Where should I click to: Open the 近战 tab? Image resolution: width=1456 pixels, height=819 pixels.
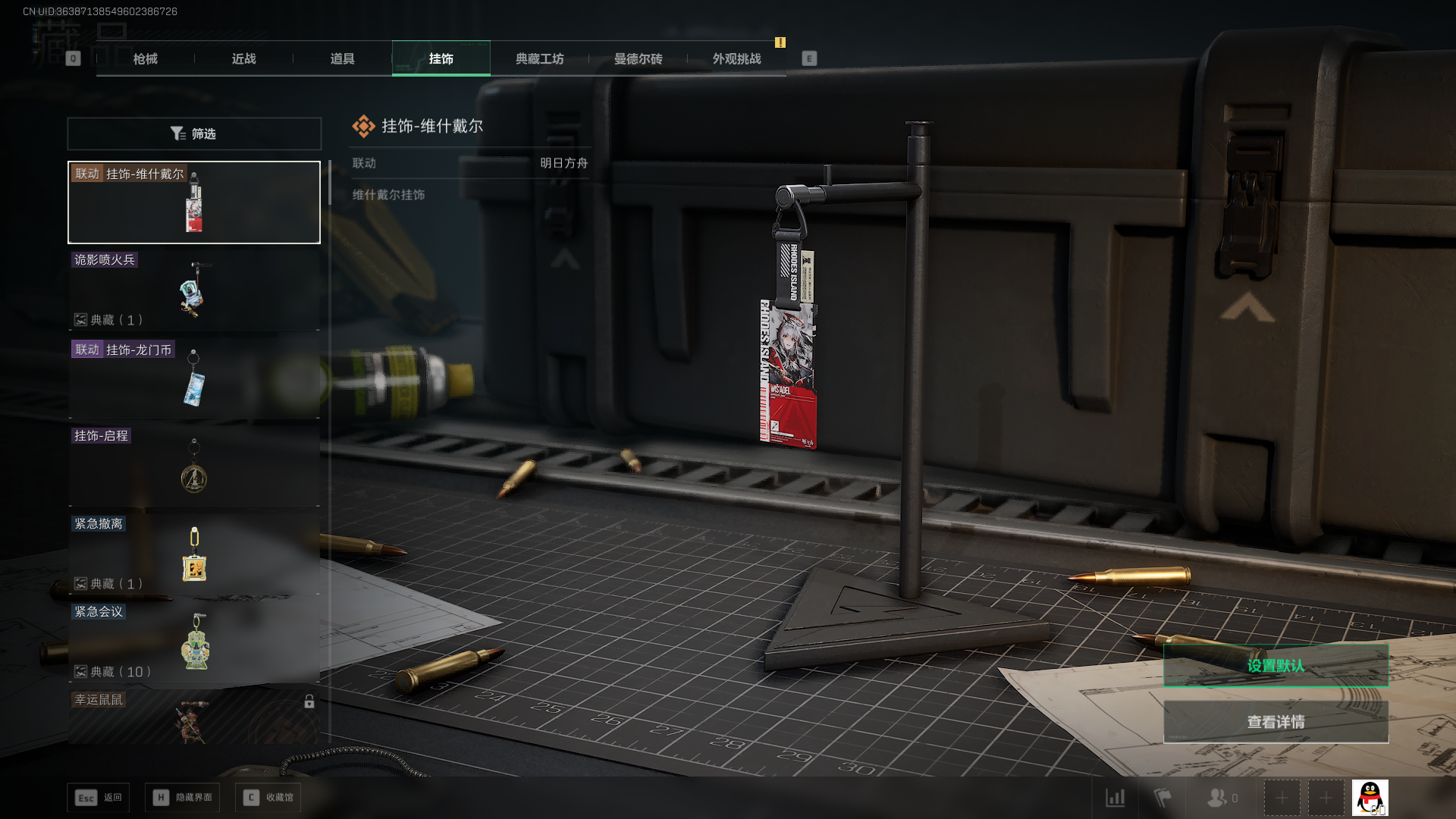[x=243, y=59]
